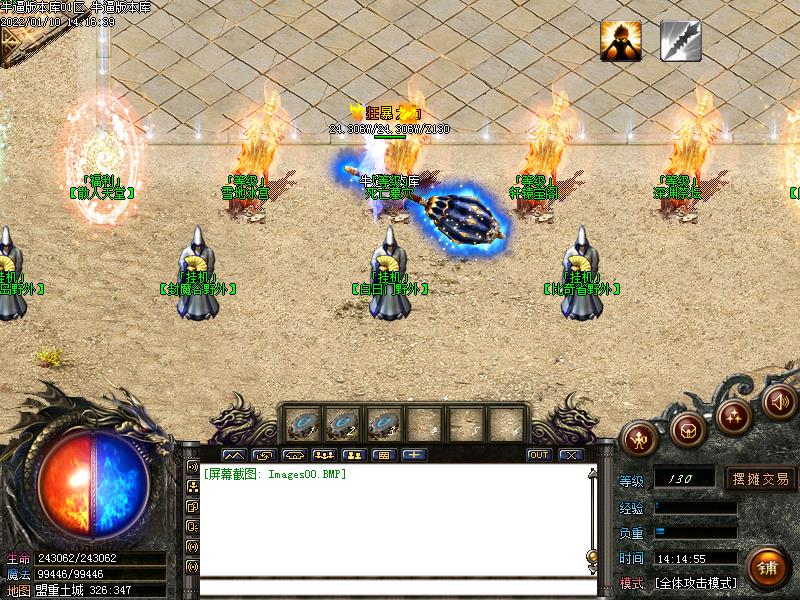Click the plus-sign toolbar button
This screenshot has width=800, height=600.
coord(413,455)
